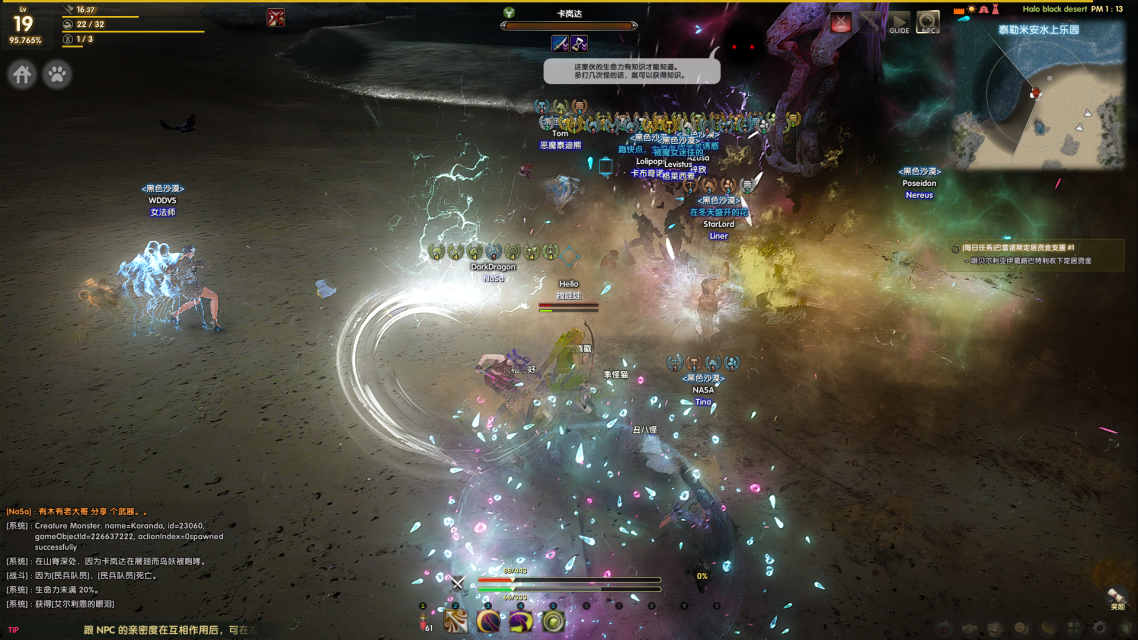Click the home icon button
The width and height of the screenshot is (1138, 640).
(x=22, y=75)
